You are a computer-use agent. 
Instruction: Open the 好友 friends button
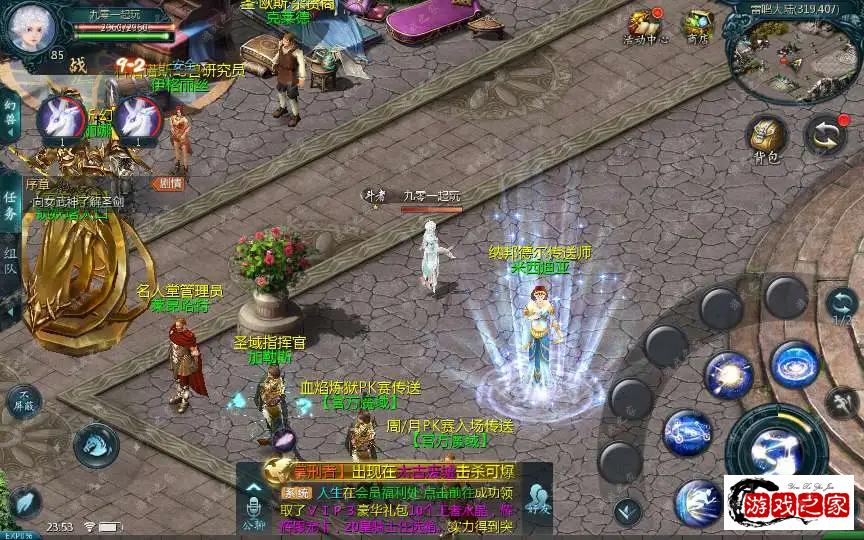540,500
